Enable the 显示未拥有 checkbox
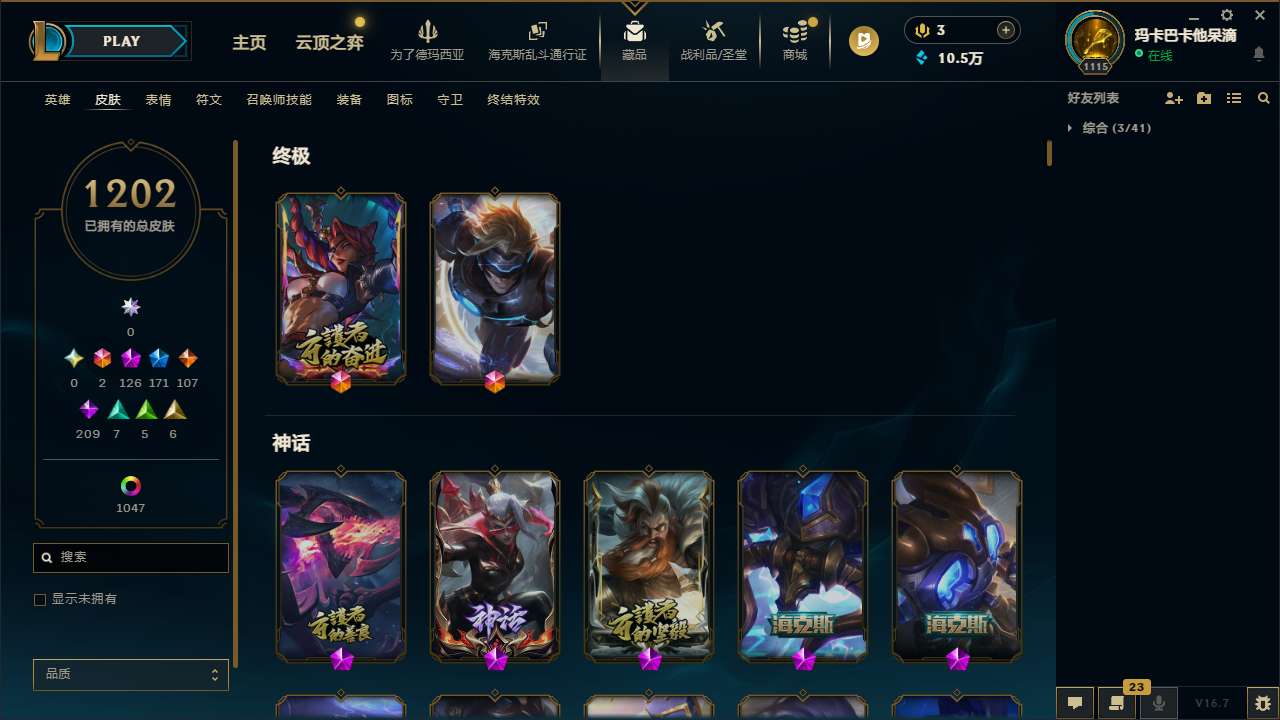The image size is (1280, 720). point(40,599)
